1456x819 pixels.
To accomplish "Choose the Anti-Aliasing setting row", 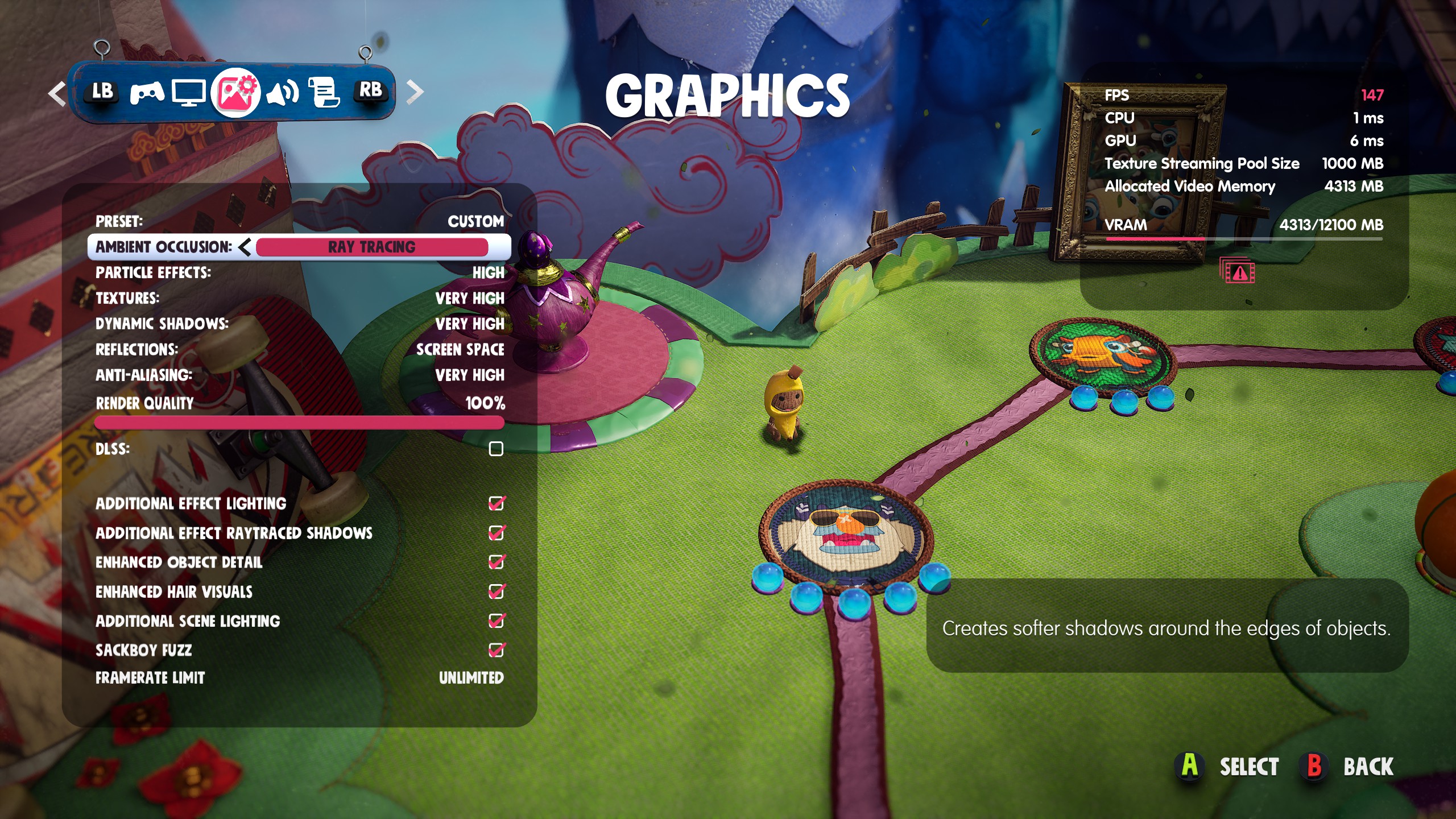I will 299,375.
